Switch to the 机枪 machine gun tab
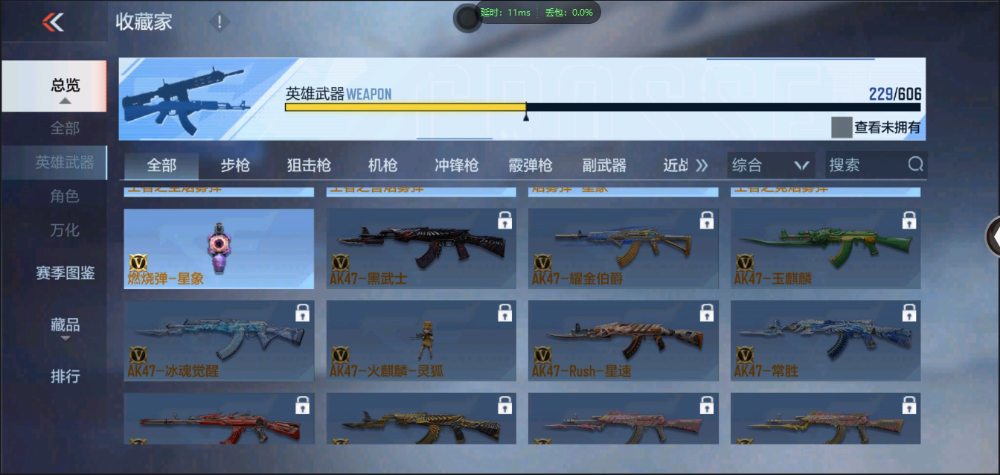 tap(383, 165)
